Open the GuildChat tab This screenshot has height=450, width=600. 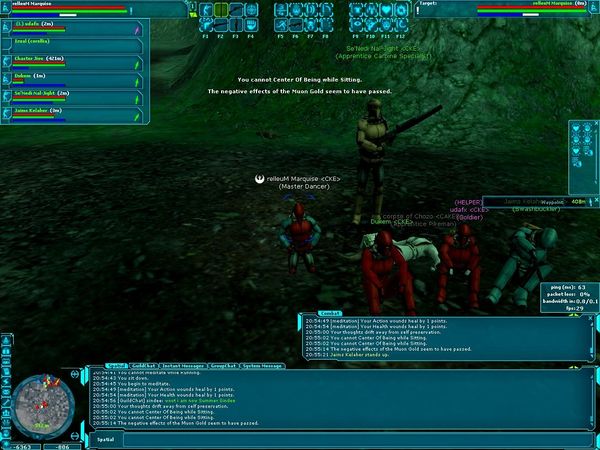[145, 366]
